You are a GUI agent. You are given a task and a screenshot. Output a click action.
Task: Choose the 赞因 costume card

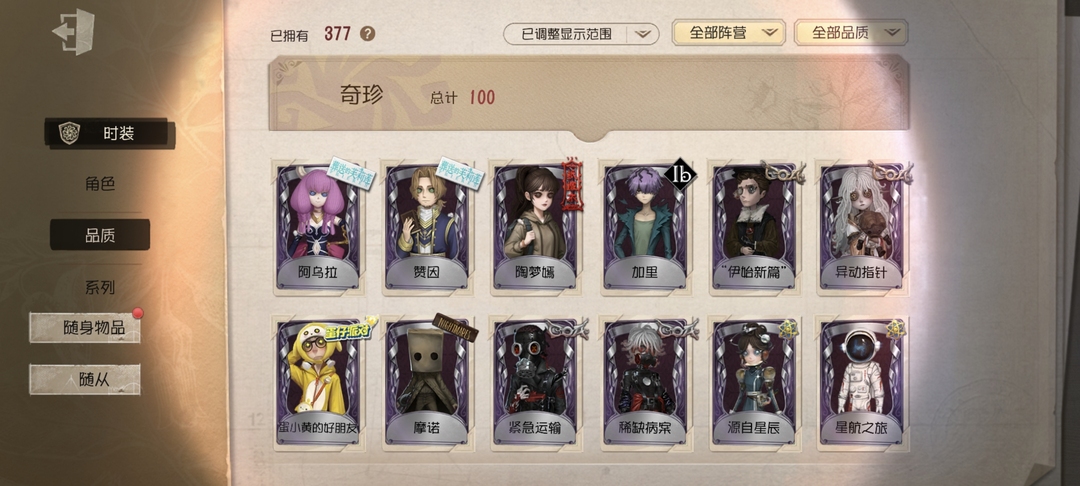pos(427,227)
